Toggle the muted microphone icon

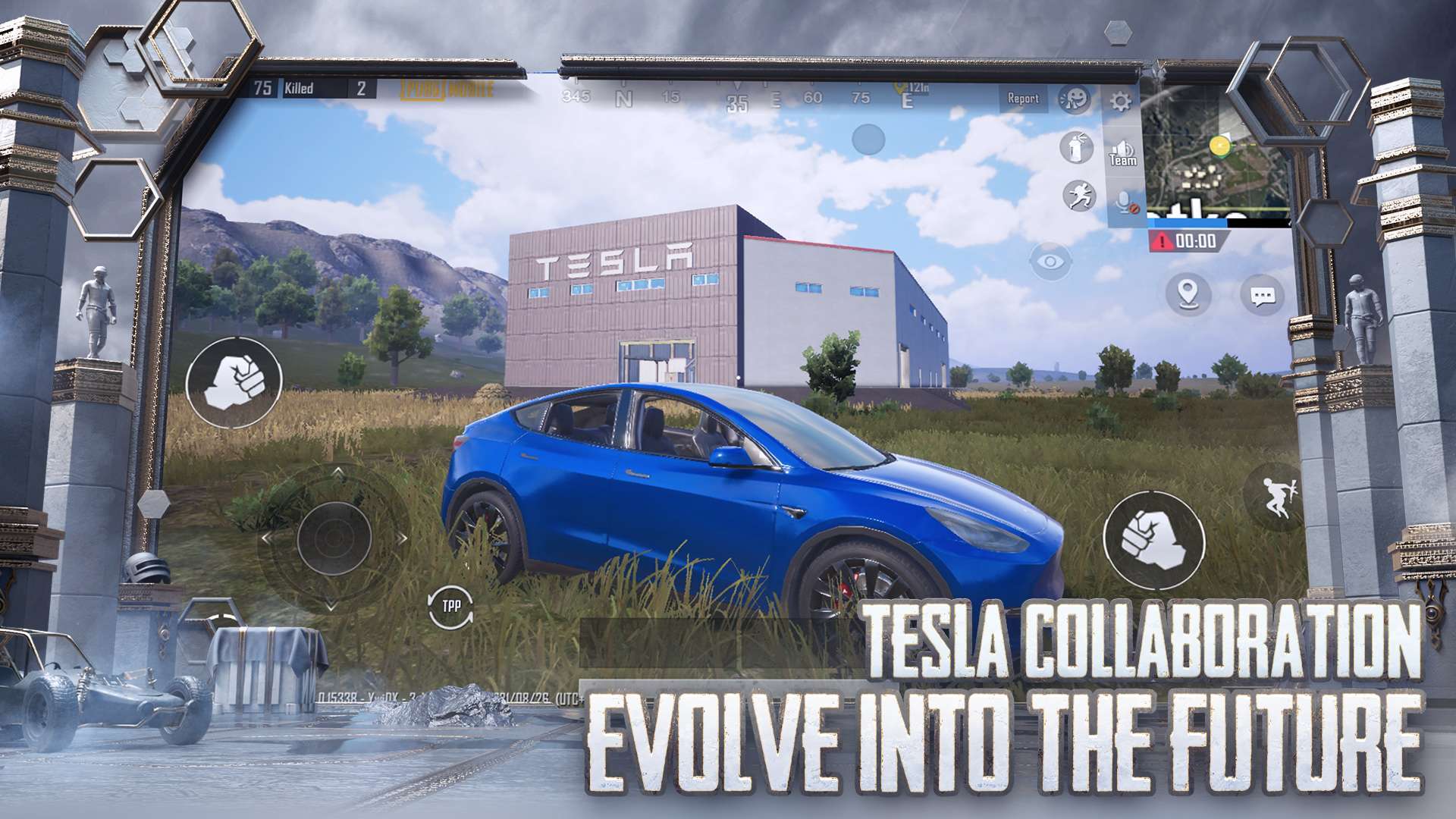(x=1125, y=202)
